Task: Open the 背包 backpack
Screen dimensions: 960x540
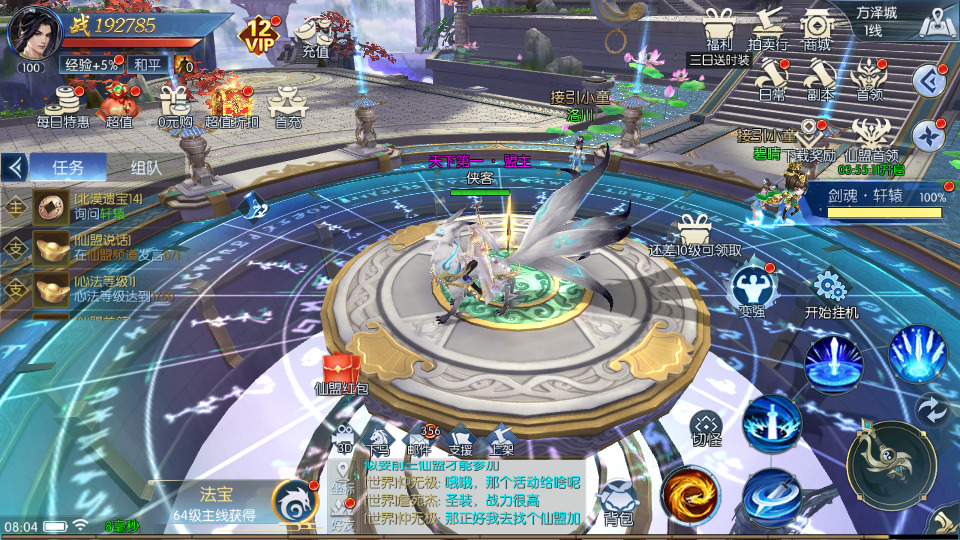Action: [x=617, y=500]
